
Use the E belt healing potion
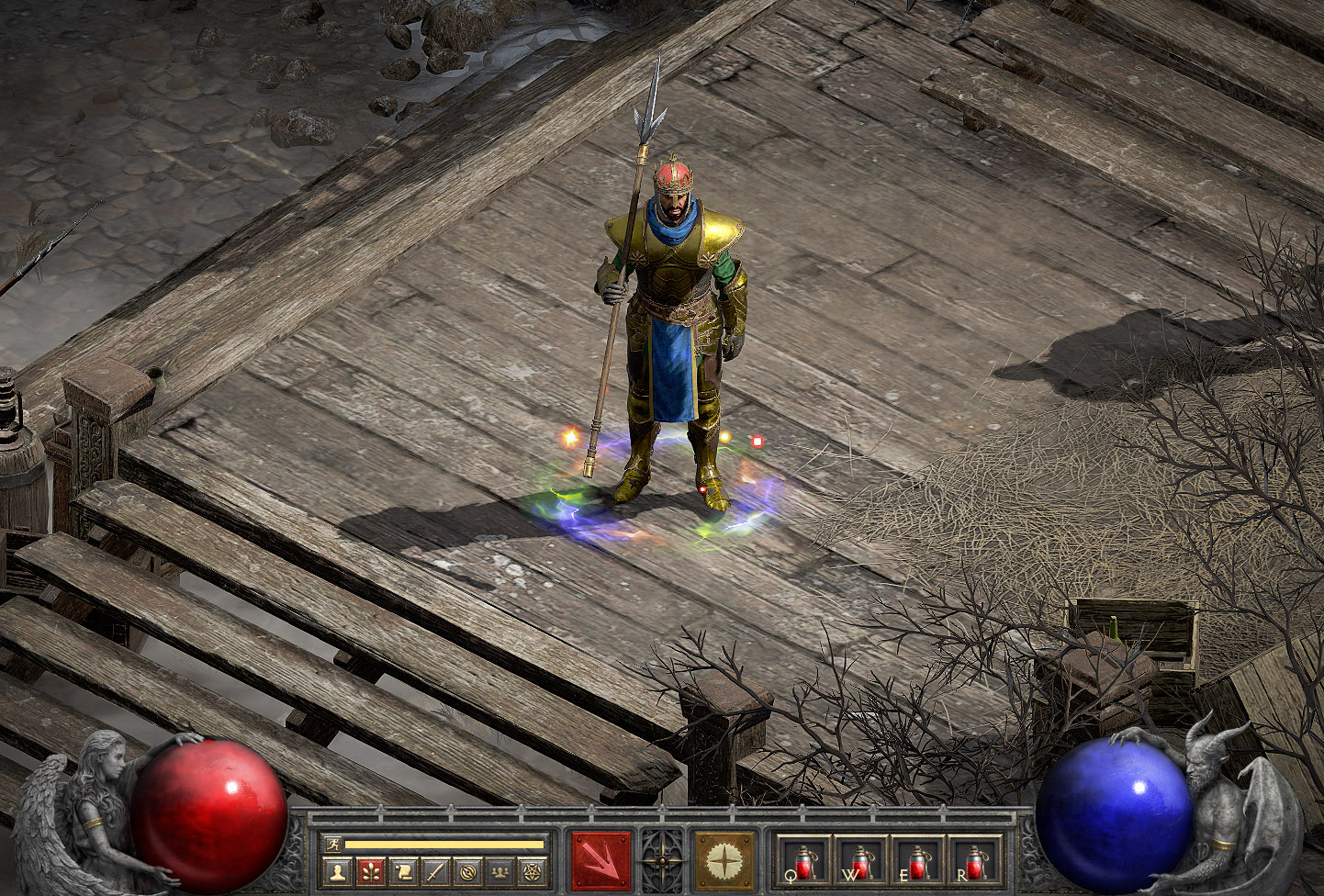(917, 862)
